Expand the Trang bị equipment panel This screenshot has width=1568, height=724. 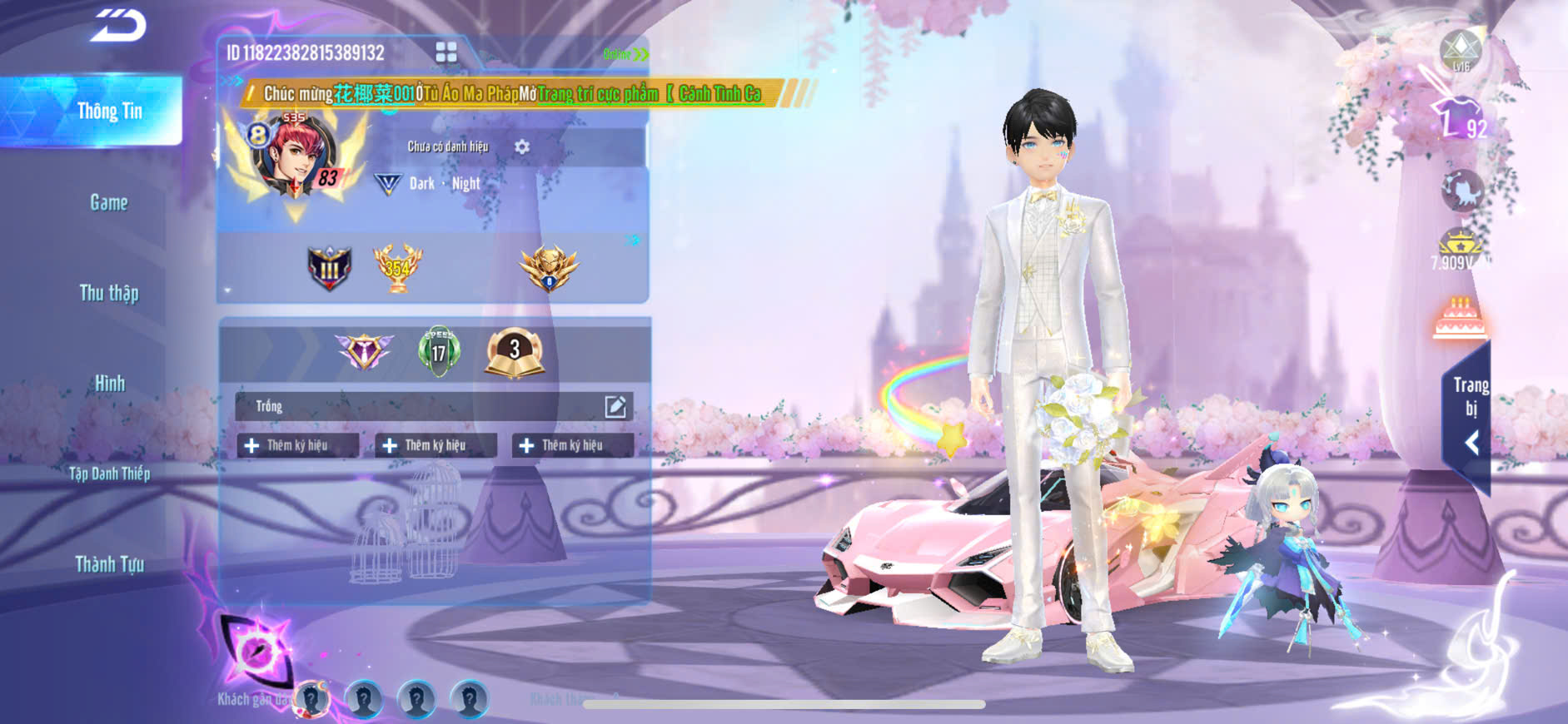1470,416
